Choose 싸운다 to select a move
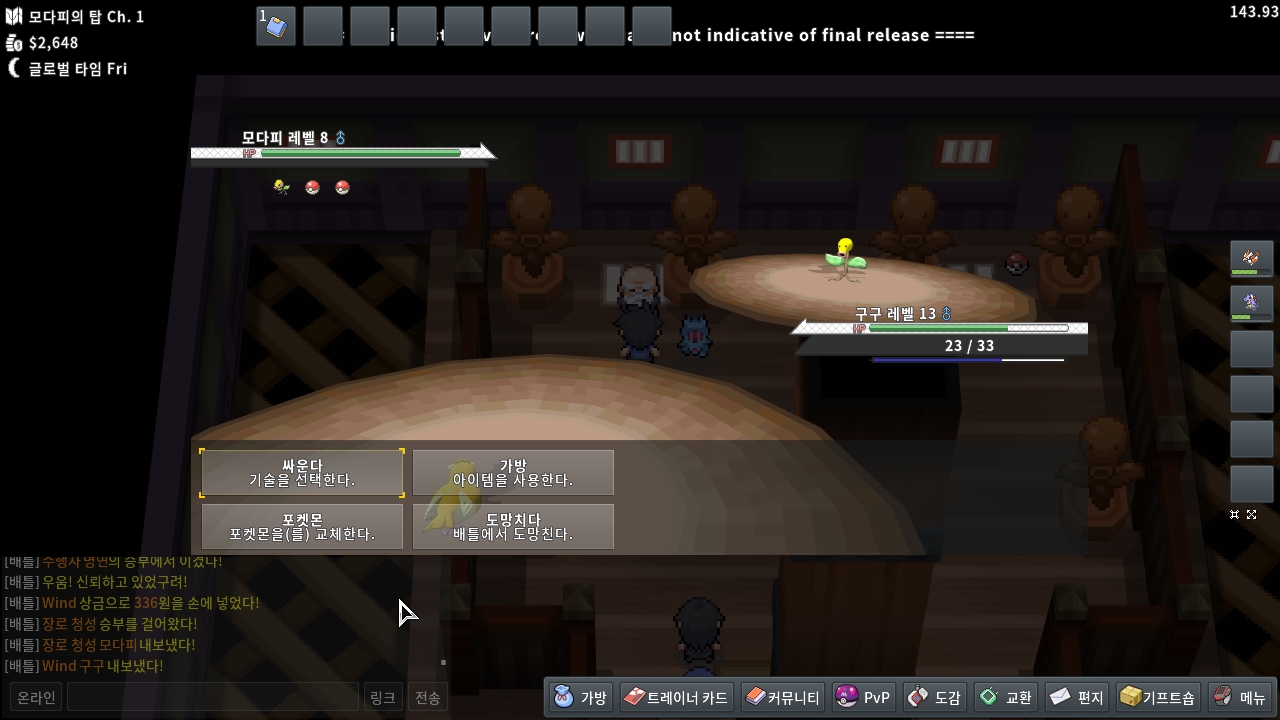This screenshot has width=1280, height=720. click(x=302, y=473)
